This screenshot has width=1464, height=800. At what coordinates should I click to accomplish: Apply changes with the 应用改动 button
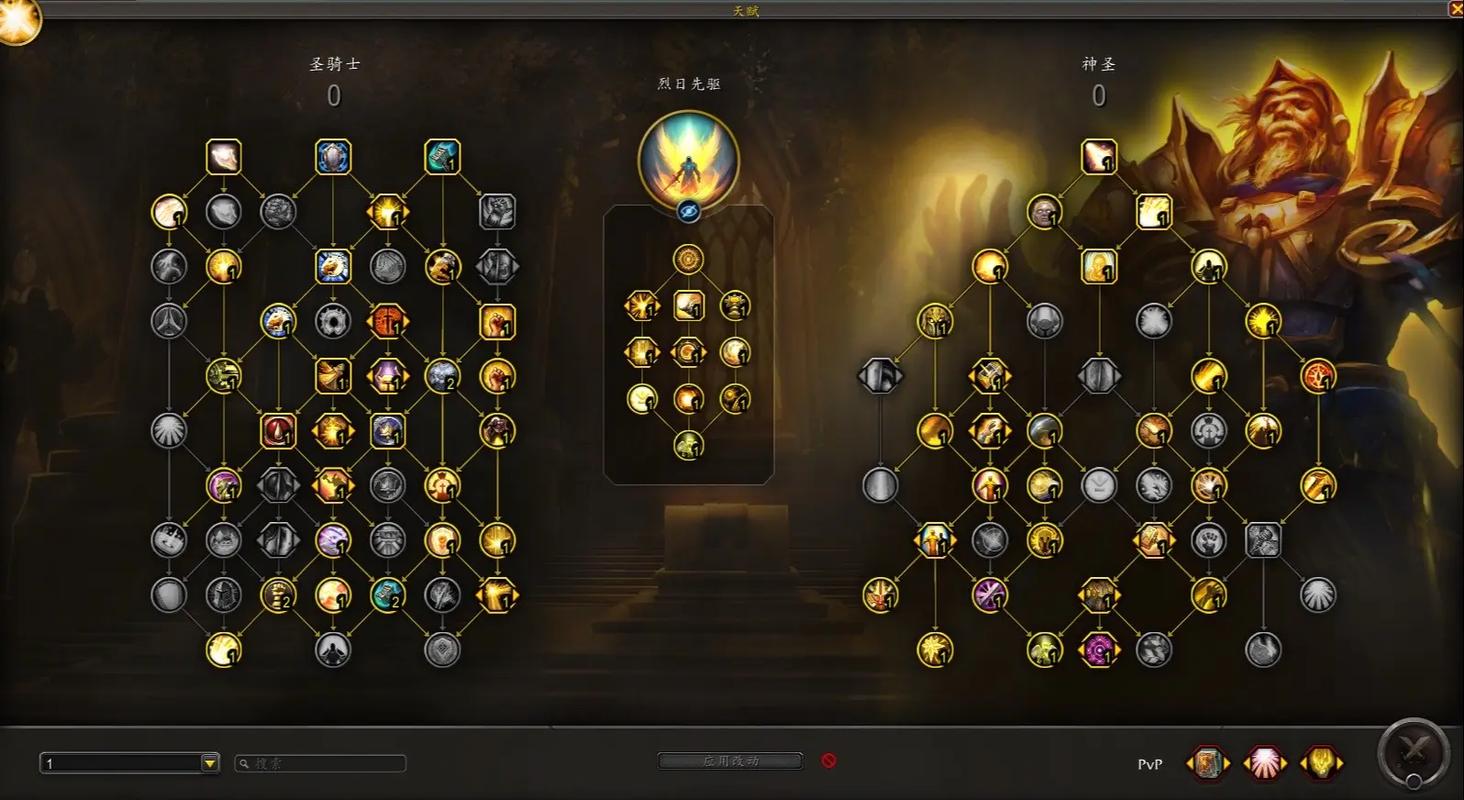point(730,761)
